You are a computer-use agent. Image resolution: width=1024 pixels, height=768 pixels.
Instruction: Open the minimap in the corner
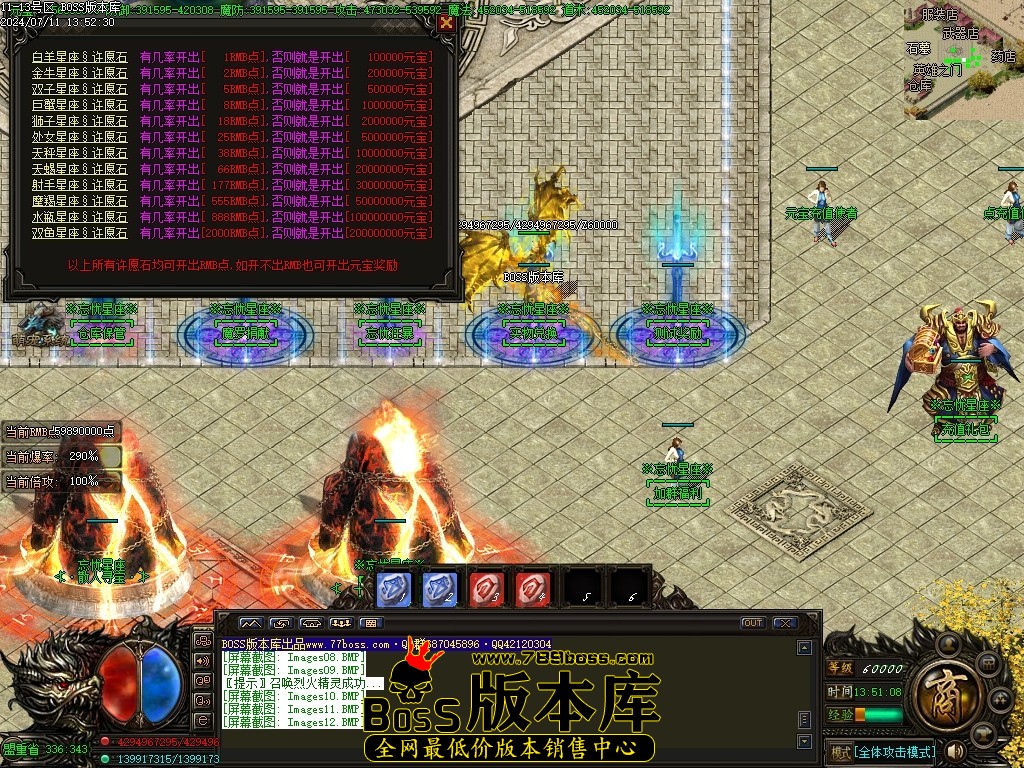point(963,60)
